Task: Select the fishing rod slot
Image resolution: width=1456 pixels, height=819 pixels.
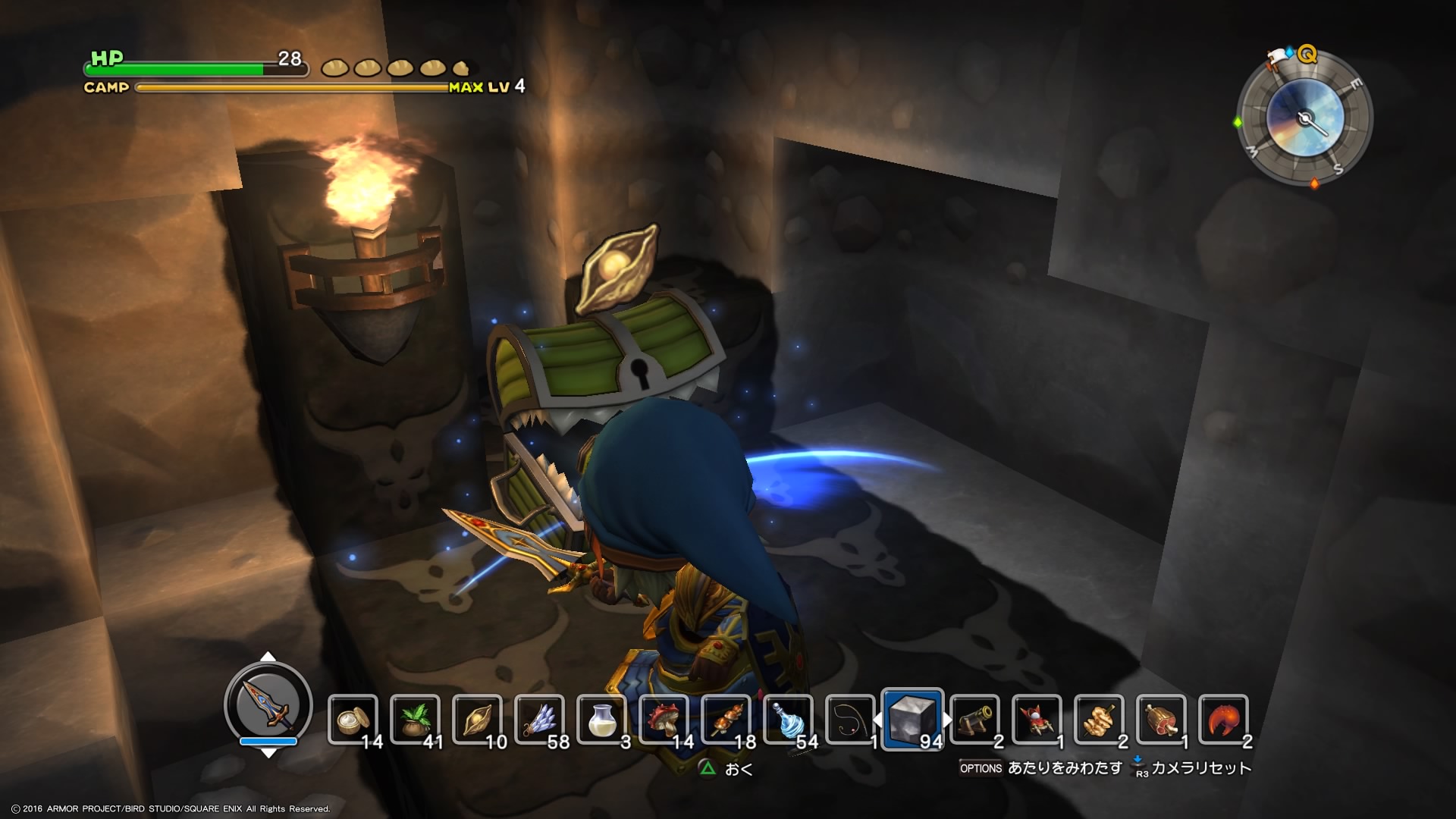Action: tap(850, 720)
